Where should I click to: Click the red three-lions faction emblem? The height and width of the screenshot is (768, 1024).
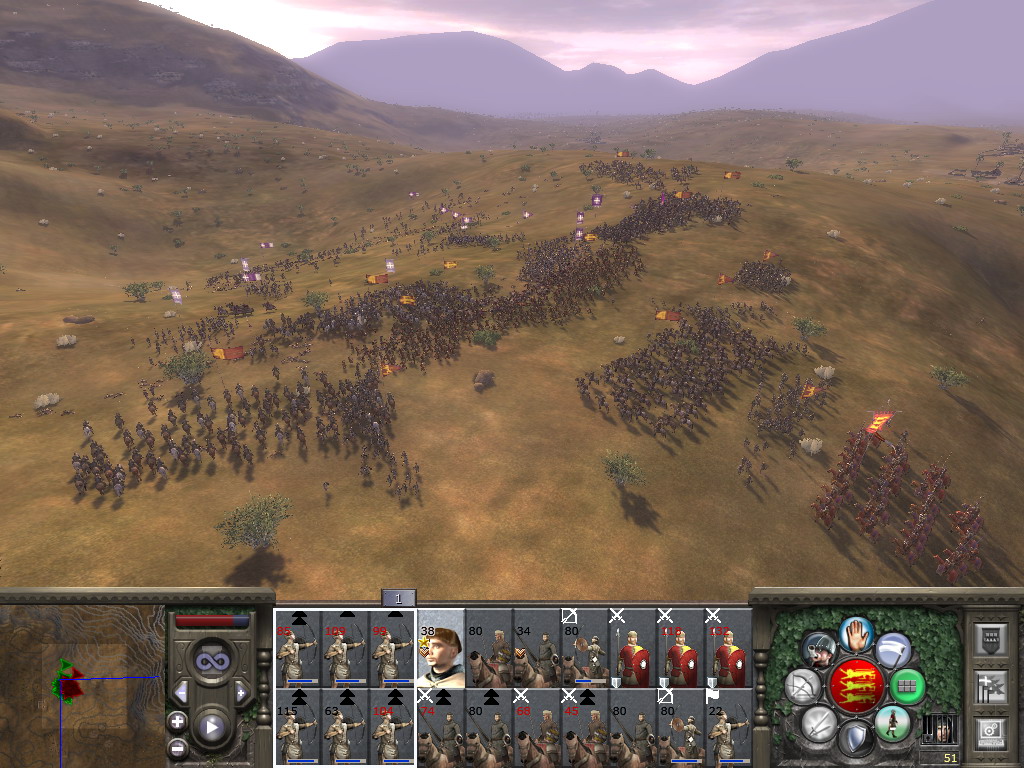click(x=855, y=686)
